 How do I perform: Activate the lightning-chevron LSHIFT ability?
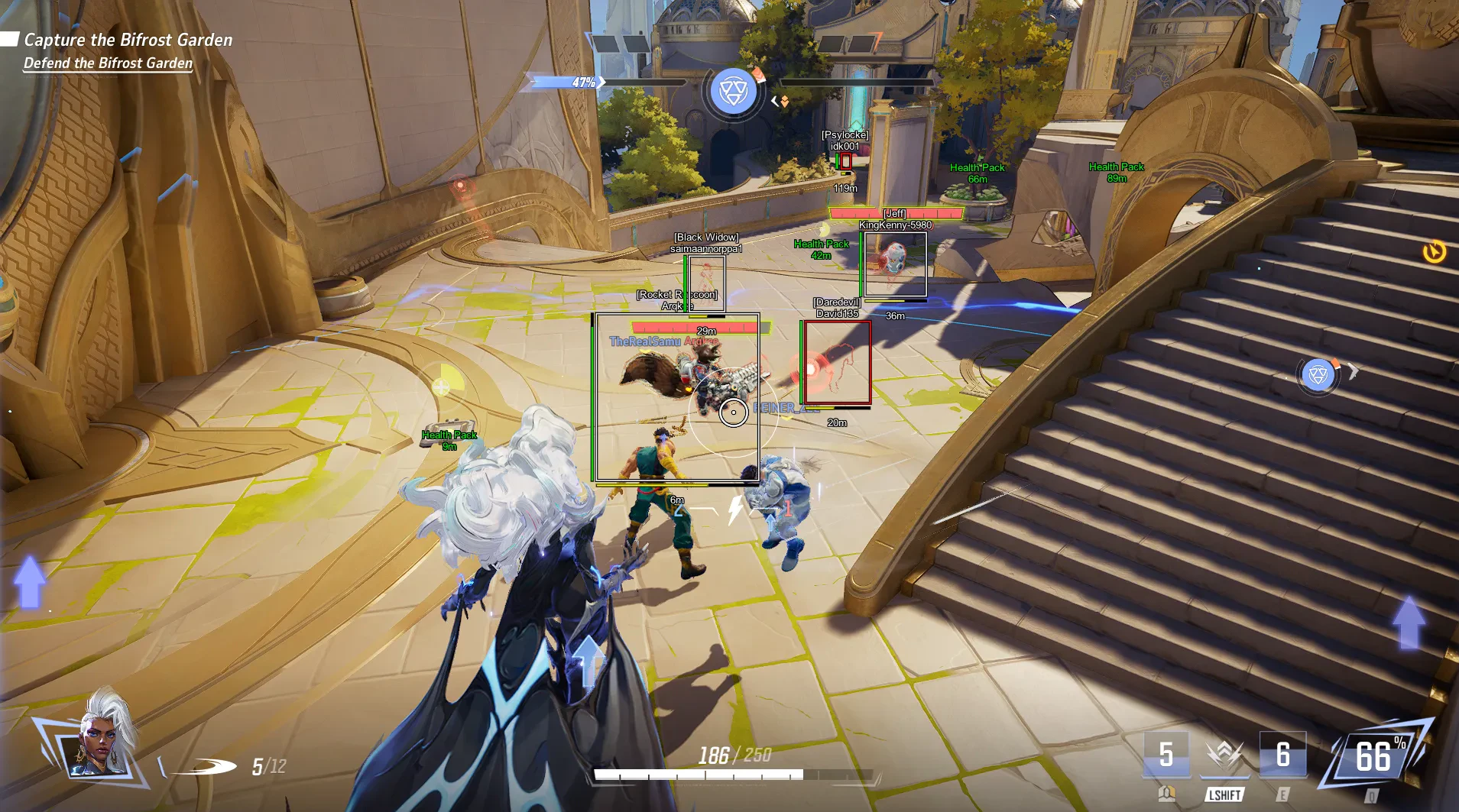pos(1224,755)
